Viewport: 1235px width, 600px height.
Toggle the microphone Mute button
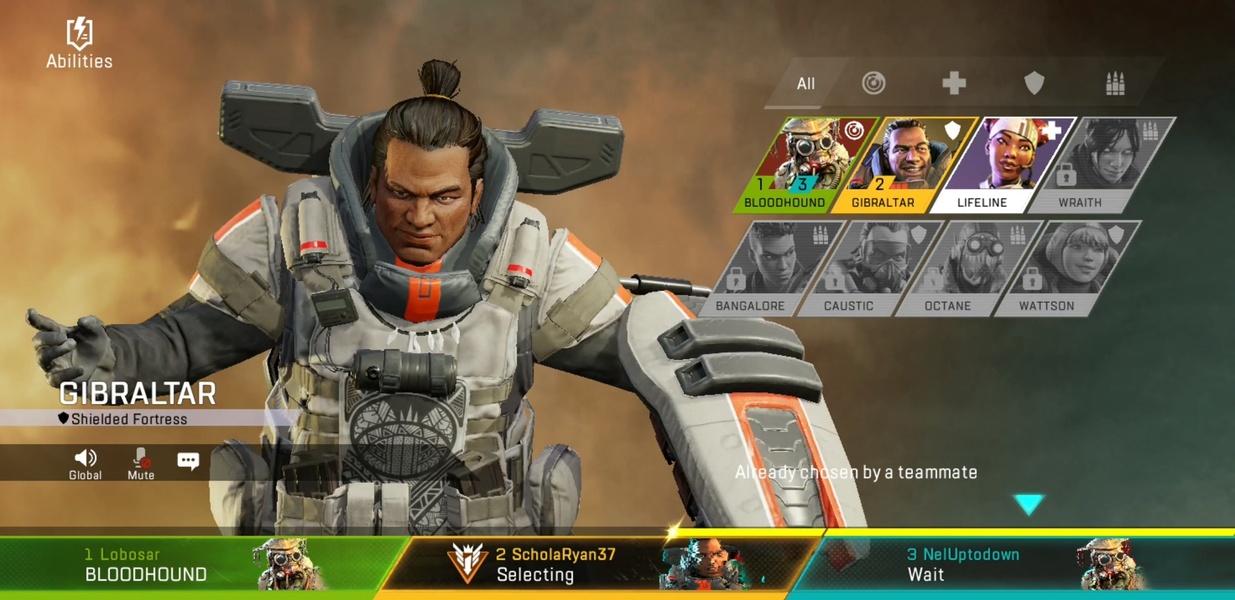coord(141,463)
